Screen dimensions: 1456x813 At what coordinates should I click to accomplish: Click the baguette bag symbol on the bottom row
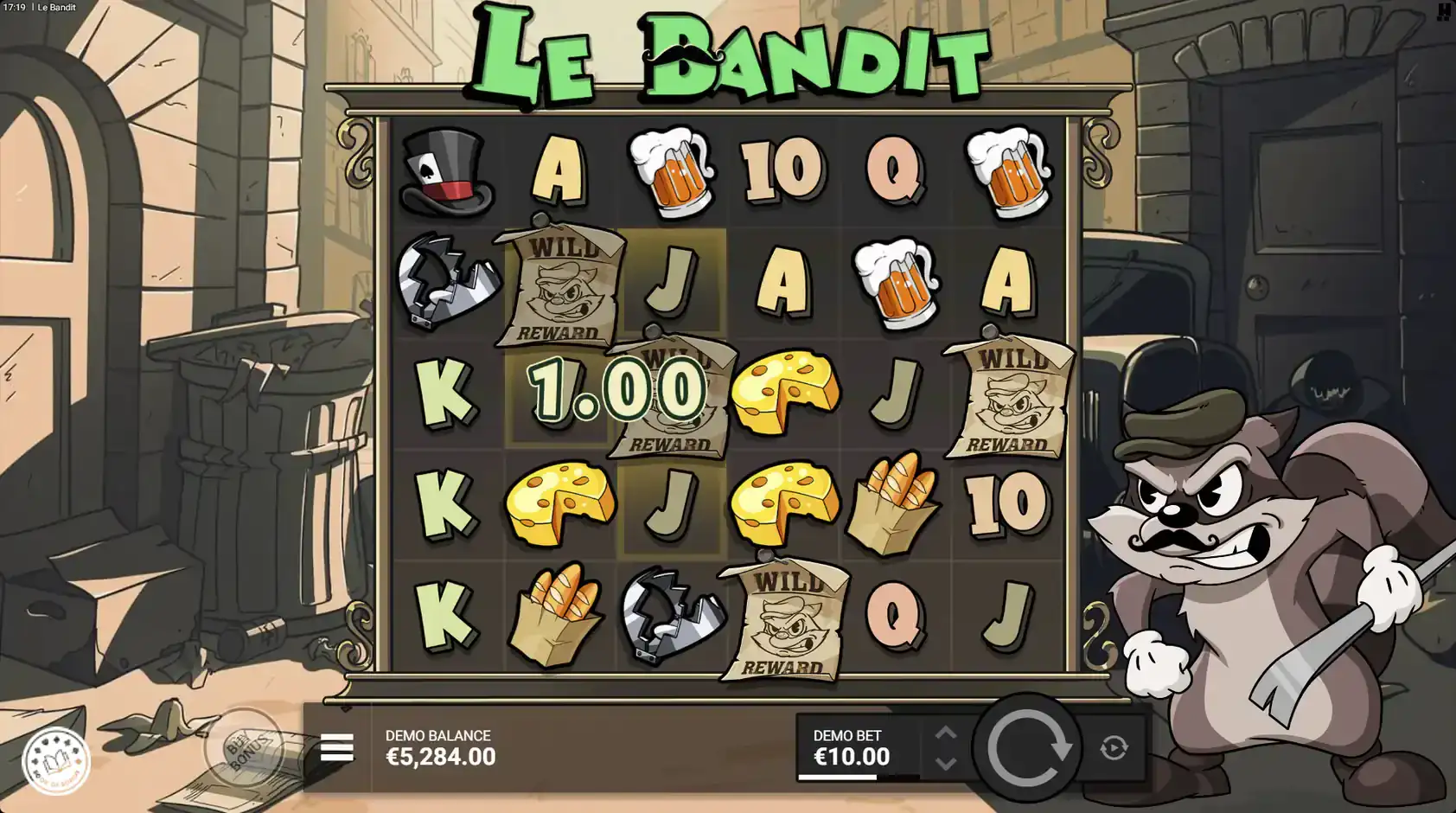click(x=558, y=610)
